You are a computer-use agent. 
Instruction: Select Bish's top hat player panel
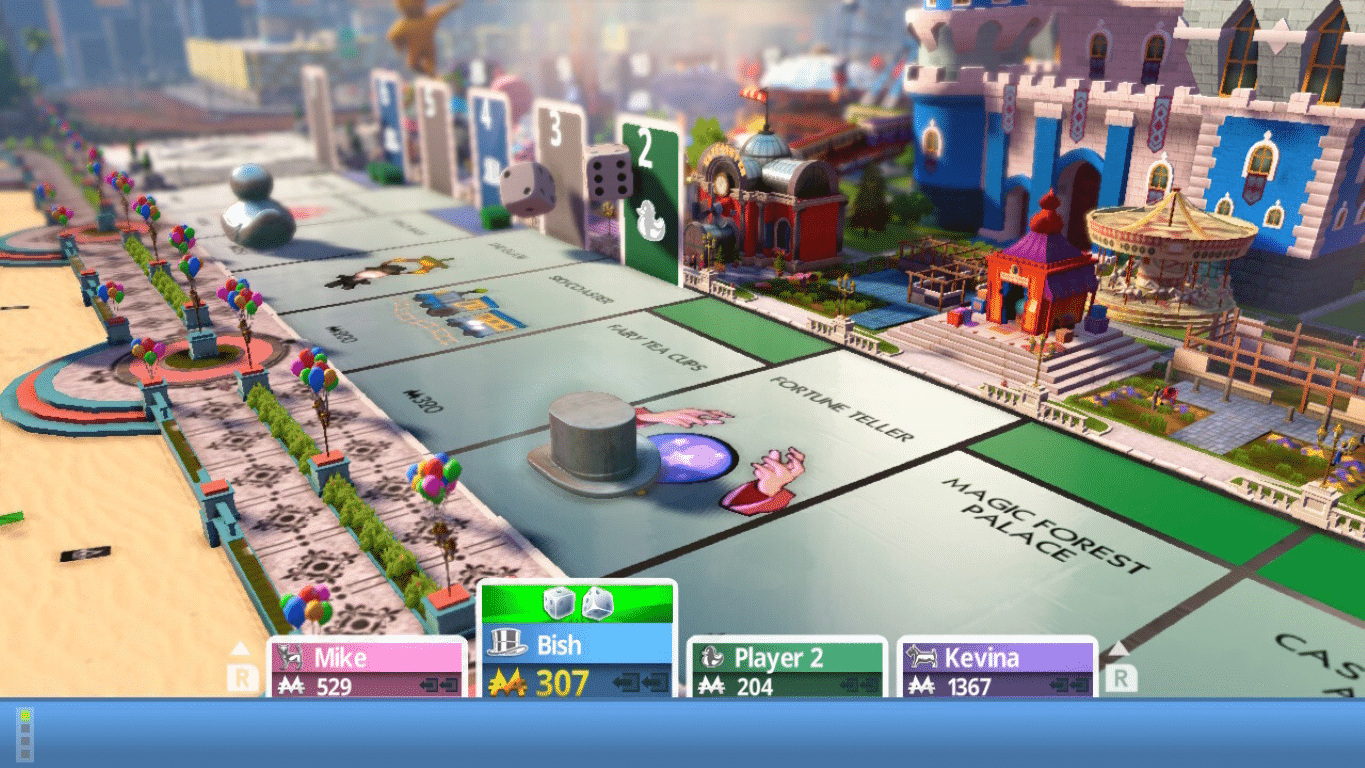pos(577,661)
